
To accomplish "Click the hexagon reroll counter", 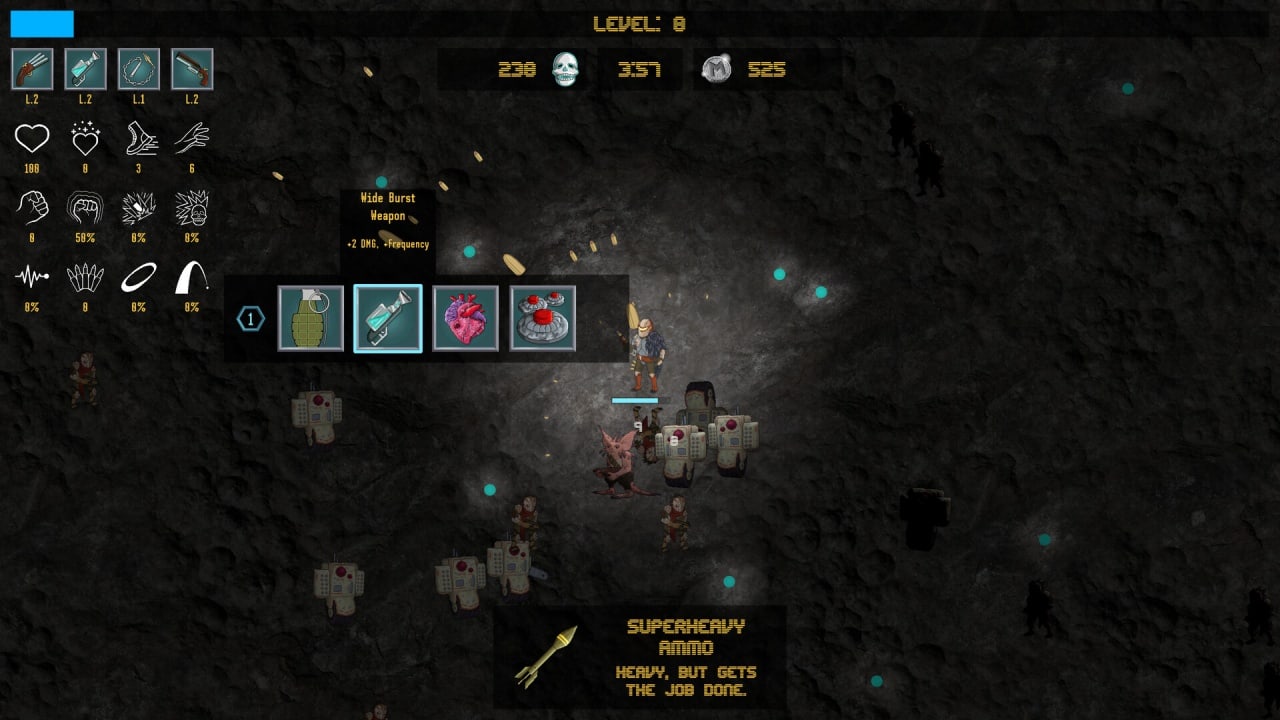I will [x=250, y=319].
